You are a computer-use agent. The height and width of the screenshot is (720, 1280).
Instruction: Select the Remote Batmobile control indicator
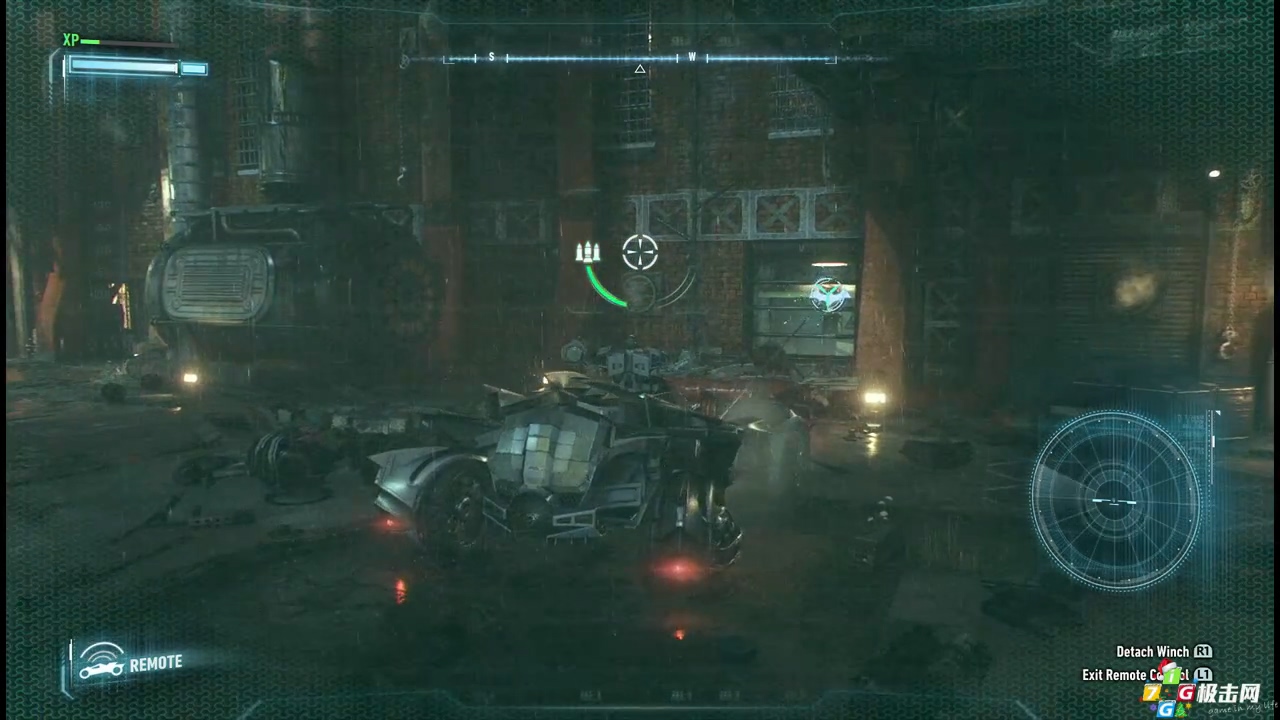pos(131,664)
